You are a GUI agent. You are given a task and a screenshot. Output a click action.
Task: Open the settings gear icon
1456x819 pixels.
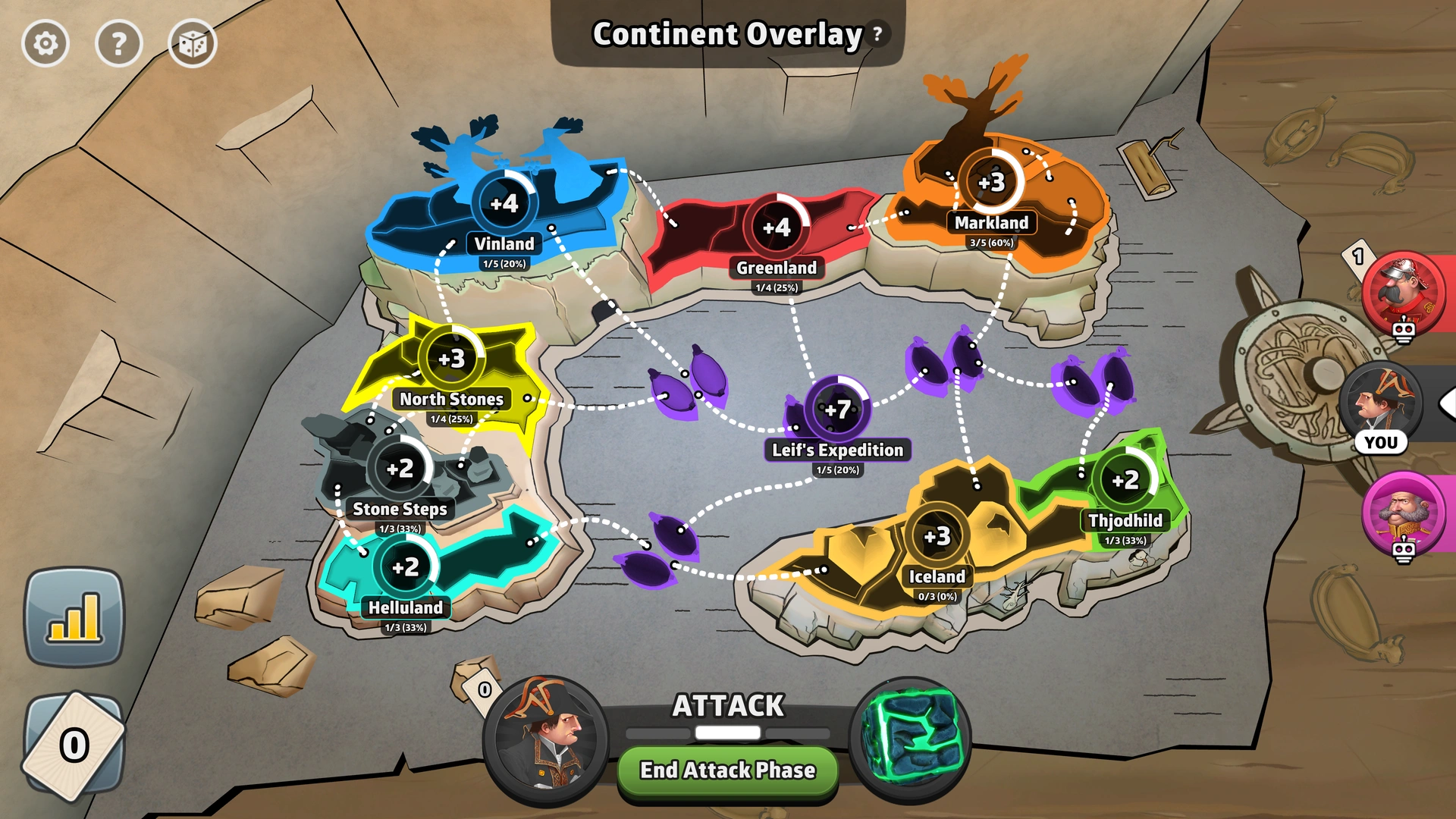(45, 43)
